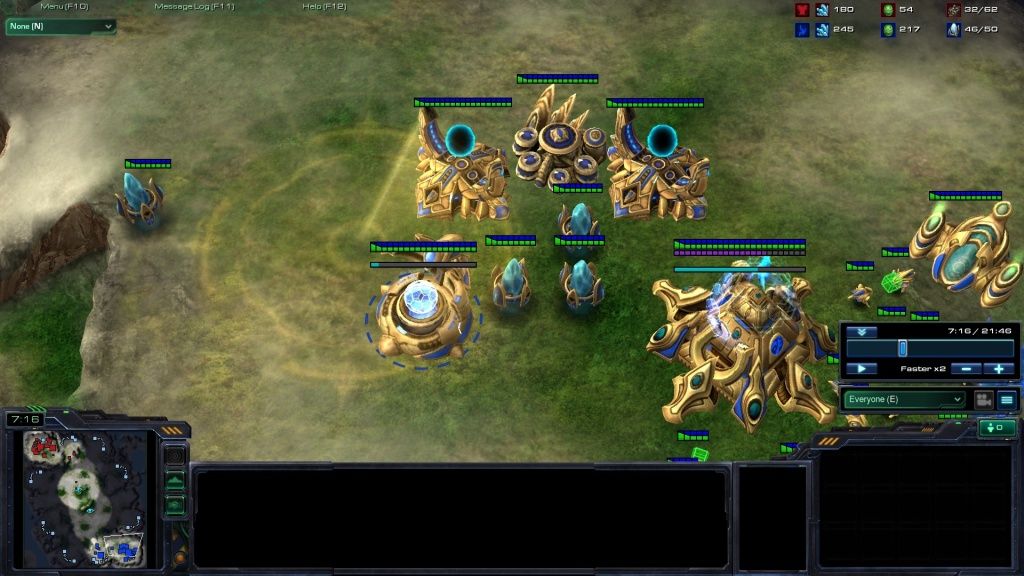Viewport: 1024px width, 576px height.
Task: Toggle the minimap terrain display button
Action: [x=175, y=482]
